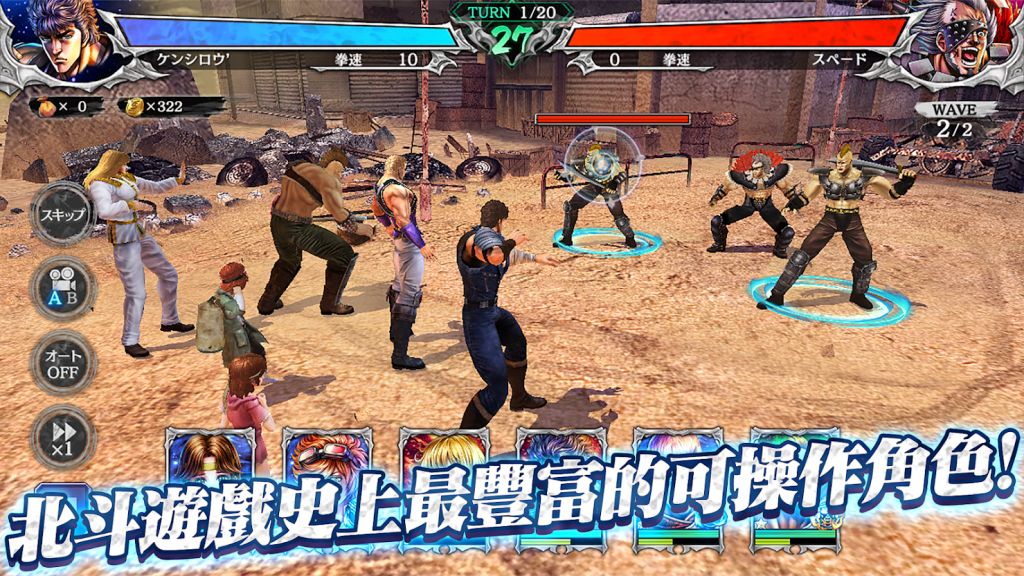Toggle the オート OFF auto-battle button
The image size is (1024, 576).
point(62,362)
